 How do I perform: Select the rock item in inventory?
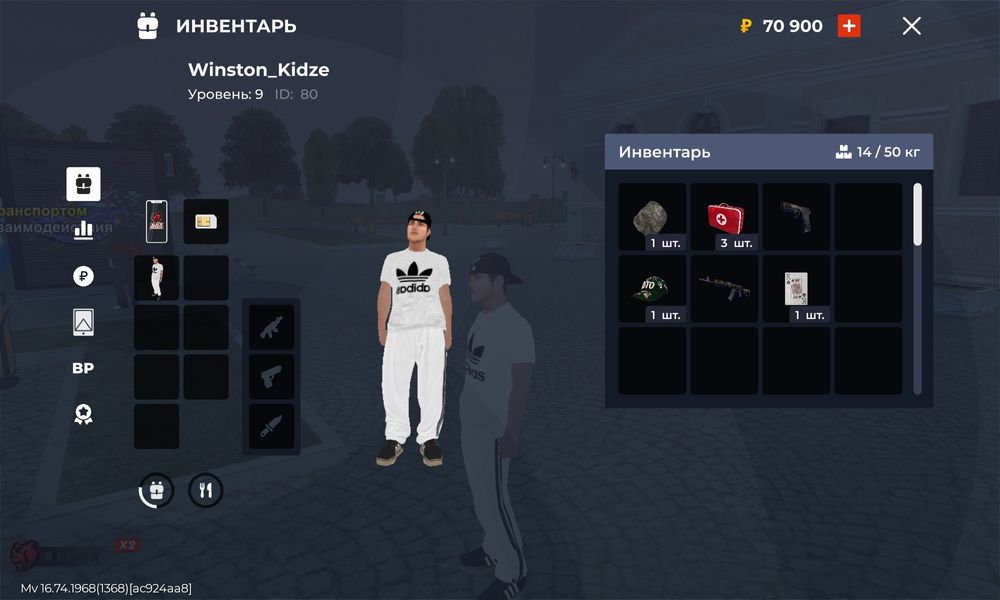click(x=652, y=216)
